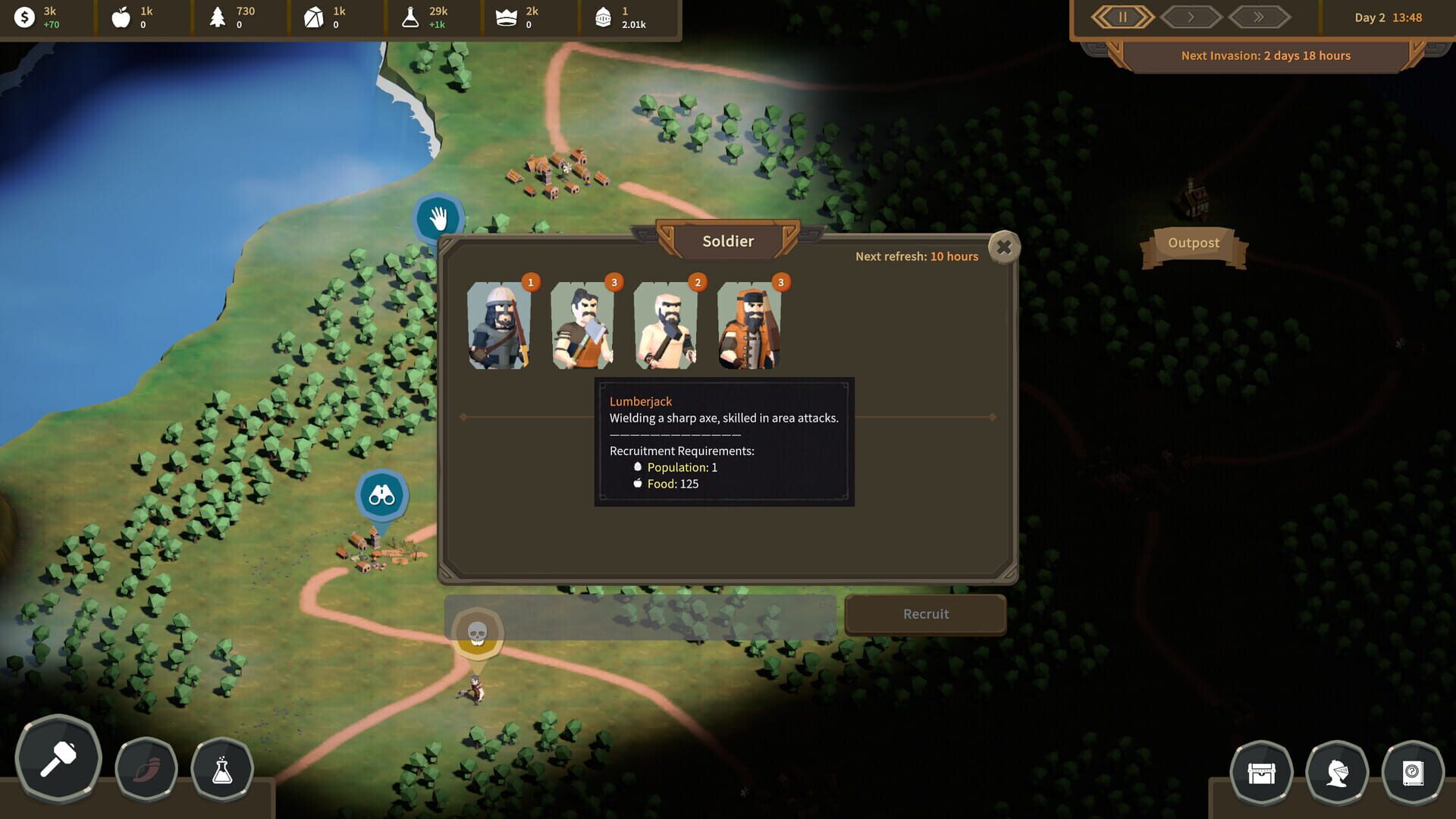Open the feather quill menu

click(146, 770)
